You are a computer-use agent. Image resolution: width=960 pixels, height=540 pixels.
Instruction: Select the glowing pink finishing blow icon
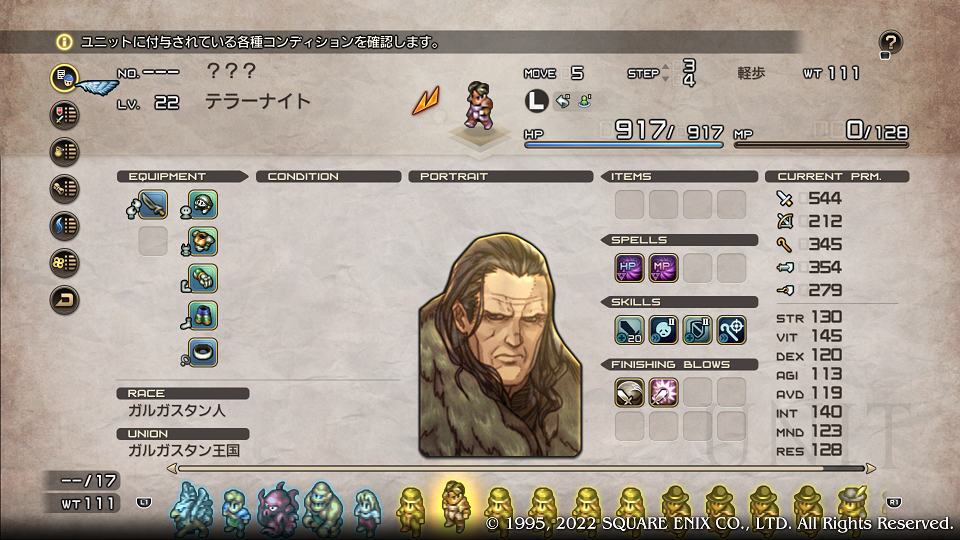(x=664, y=392)
